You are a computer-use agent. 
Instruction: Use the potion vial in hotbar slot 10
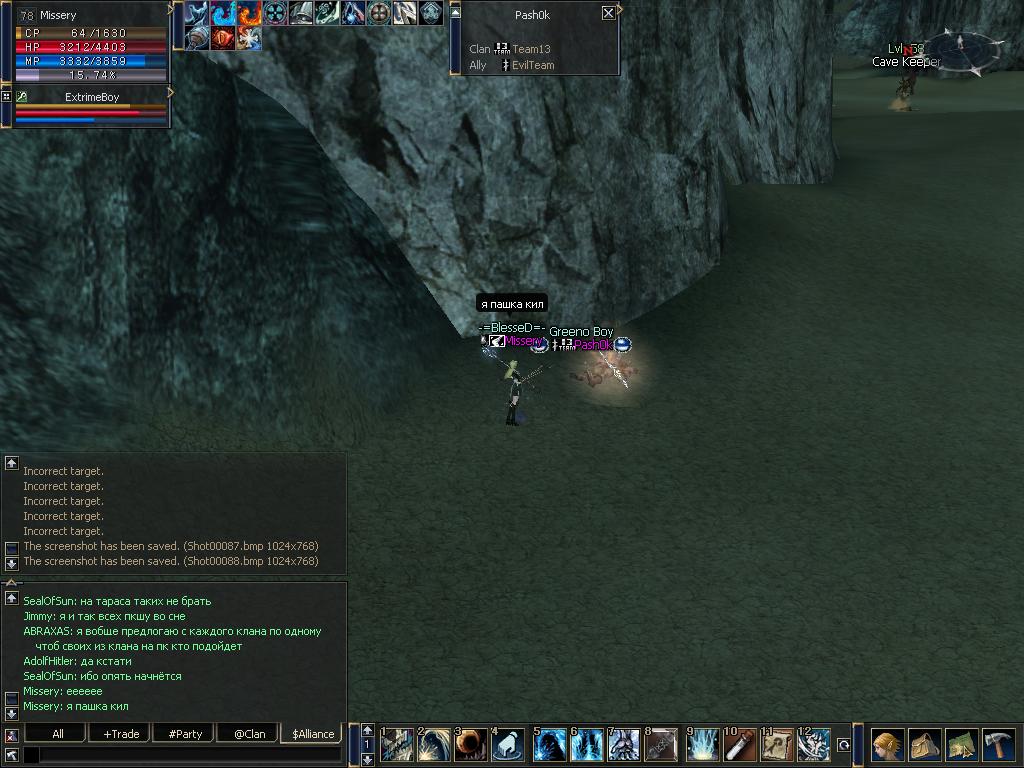(x=739, y=745)
